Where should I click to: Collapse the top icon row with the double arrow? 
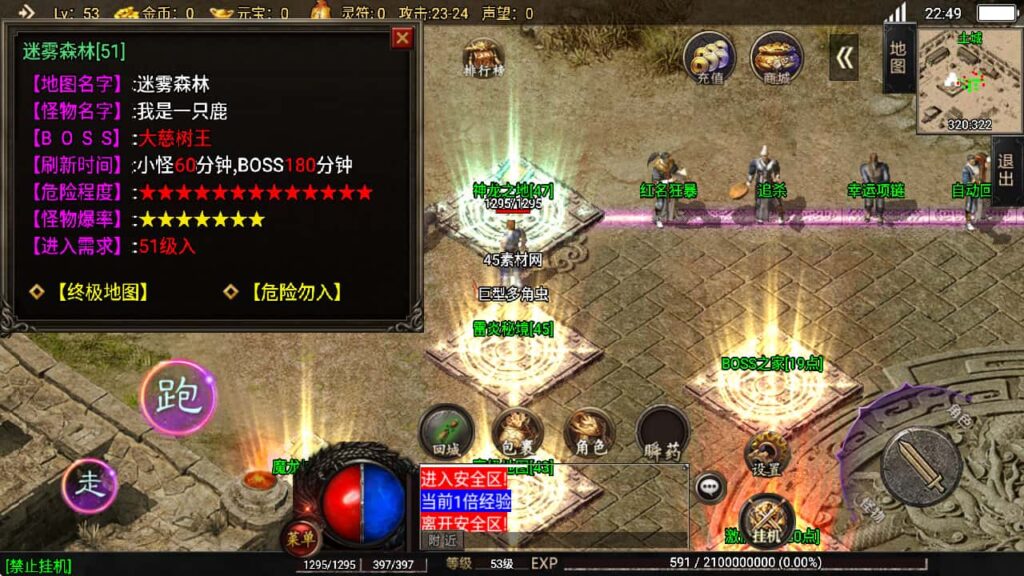pos(845,57)
